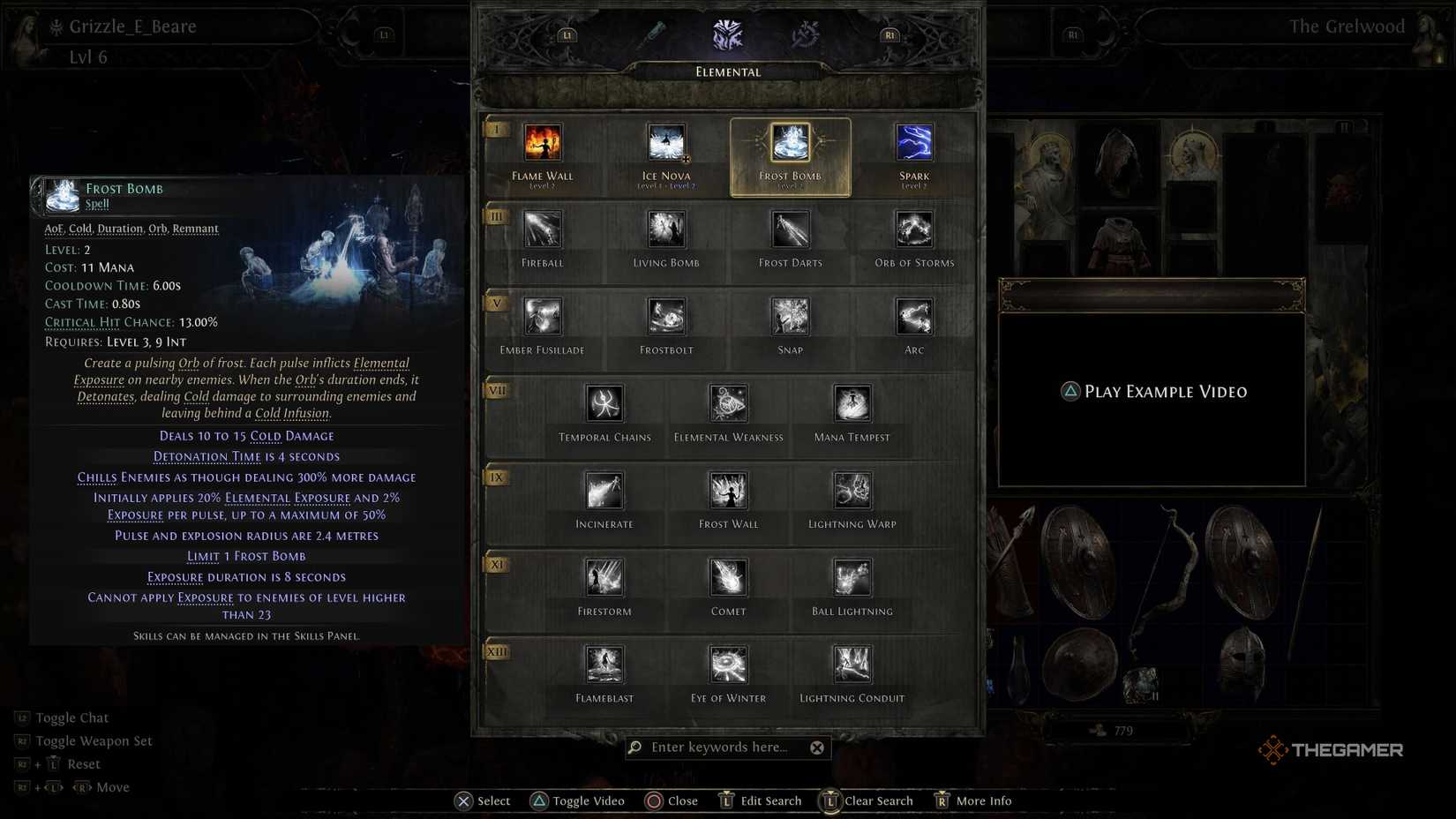Switch to the next gem category tab
This screenshot has width=1456, height=819.
pos(889,34)
